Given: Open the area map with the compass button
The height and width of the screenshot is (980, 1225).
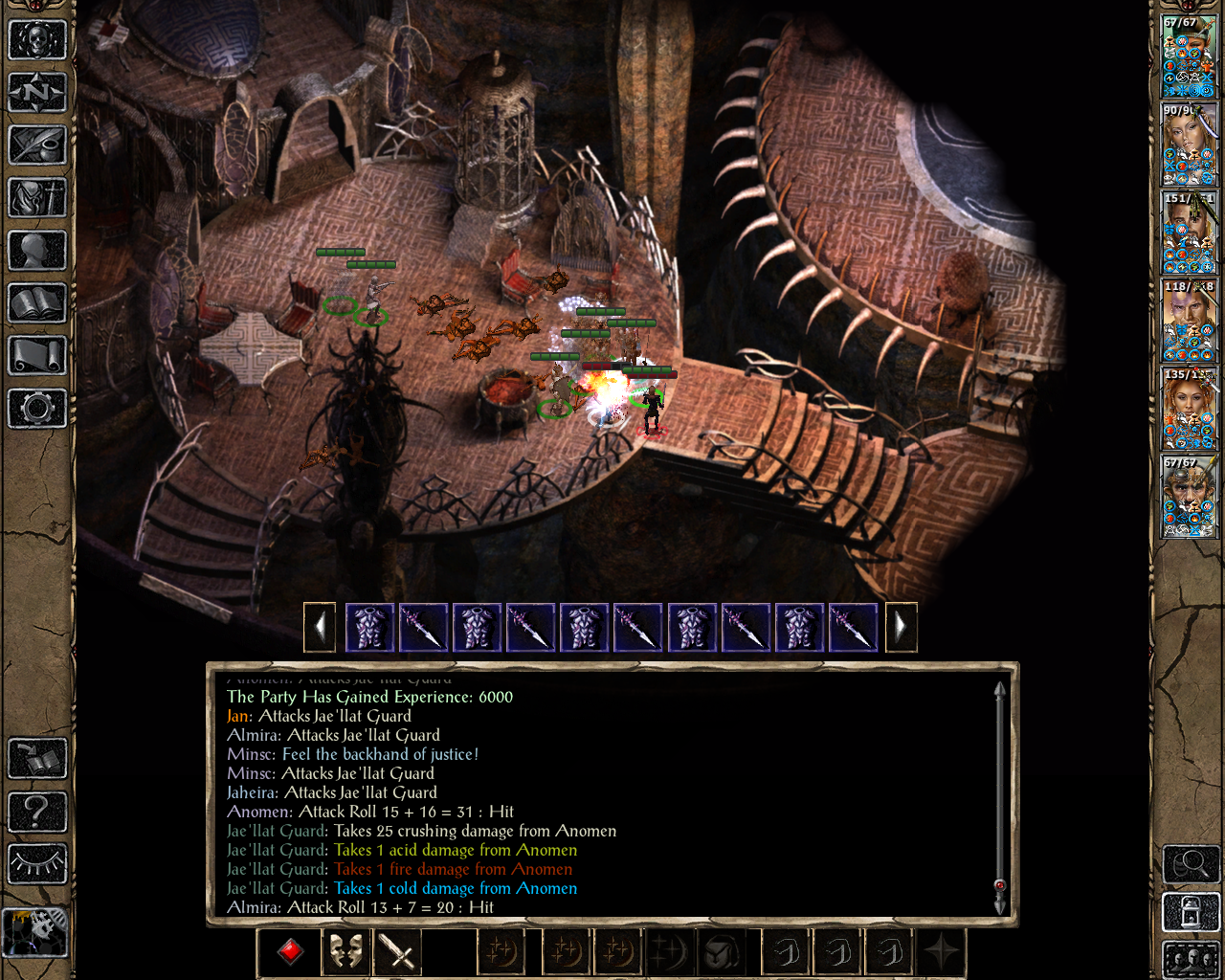Looking at the screenshot, I should (x=37, y=93).
